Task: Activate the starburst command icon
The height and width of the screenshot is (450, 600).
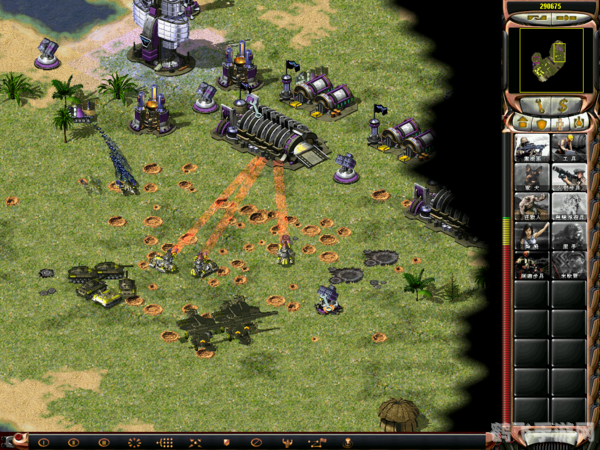Action: (x=134, y=441)
